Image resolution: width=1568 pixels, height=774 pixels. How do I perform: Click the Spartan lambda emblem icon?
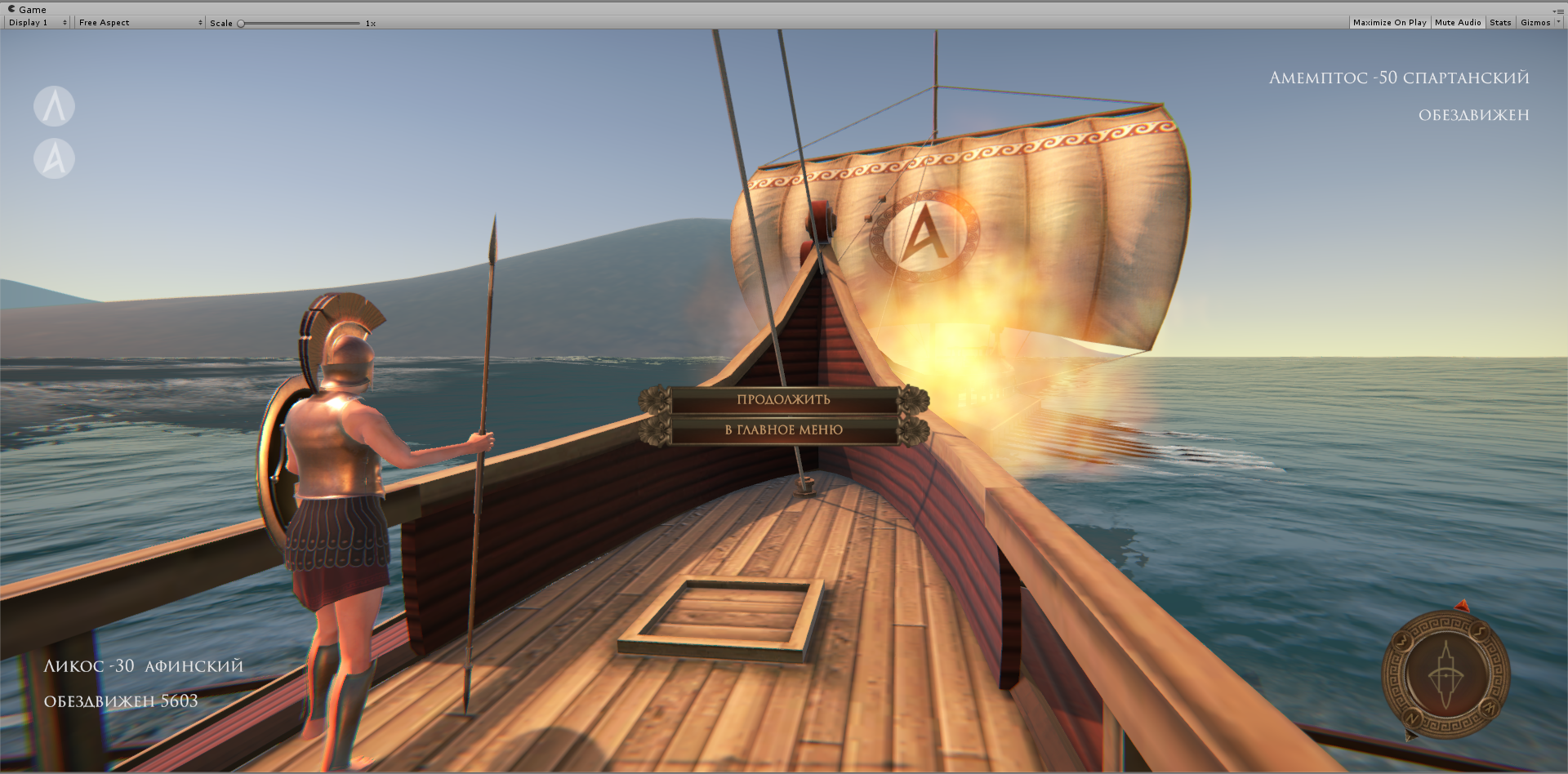54,107
